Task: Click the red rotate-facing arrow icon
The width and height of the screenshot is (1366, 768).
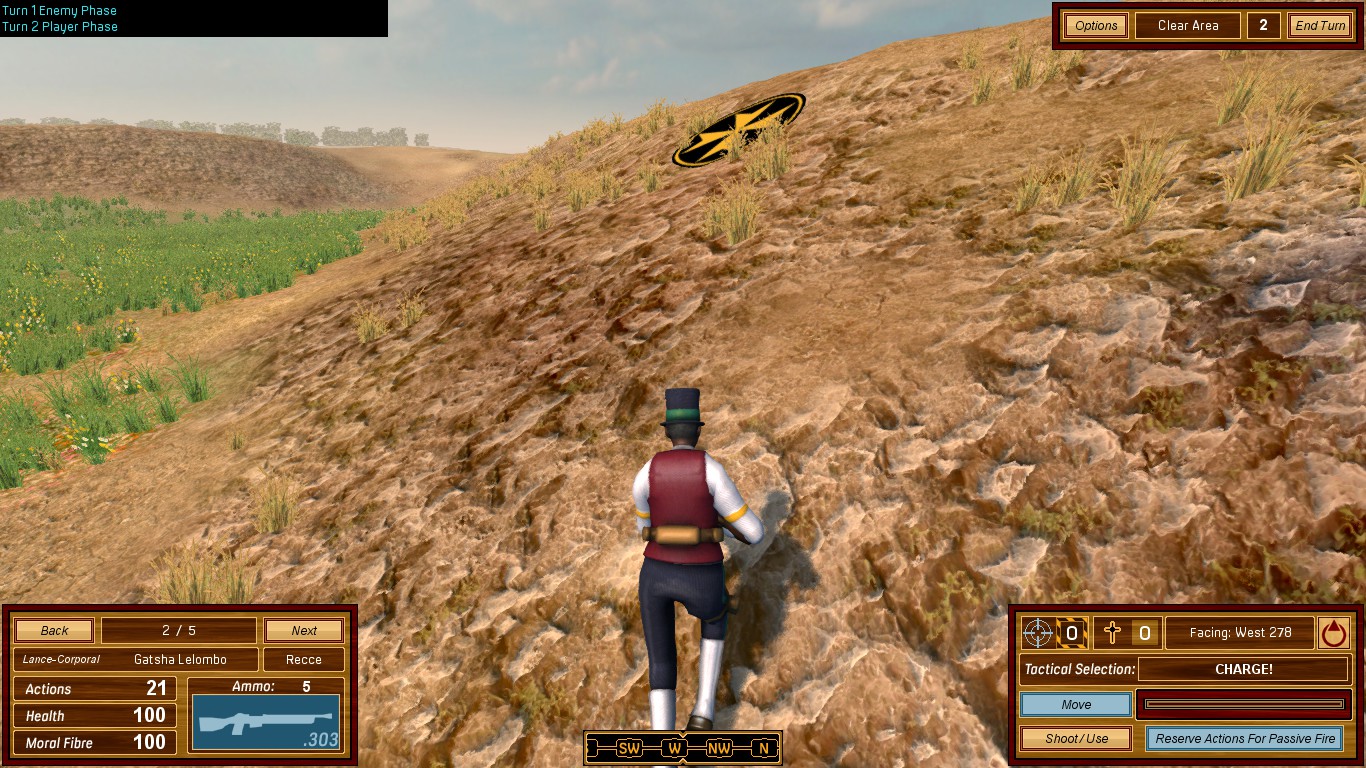Action: click(x=1334, y=632)
